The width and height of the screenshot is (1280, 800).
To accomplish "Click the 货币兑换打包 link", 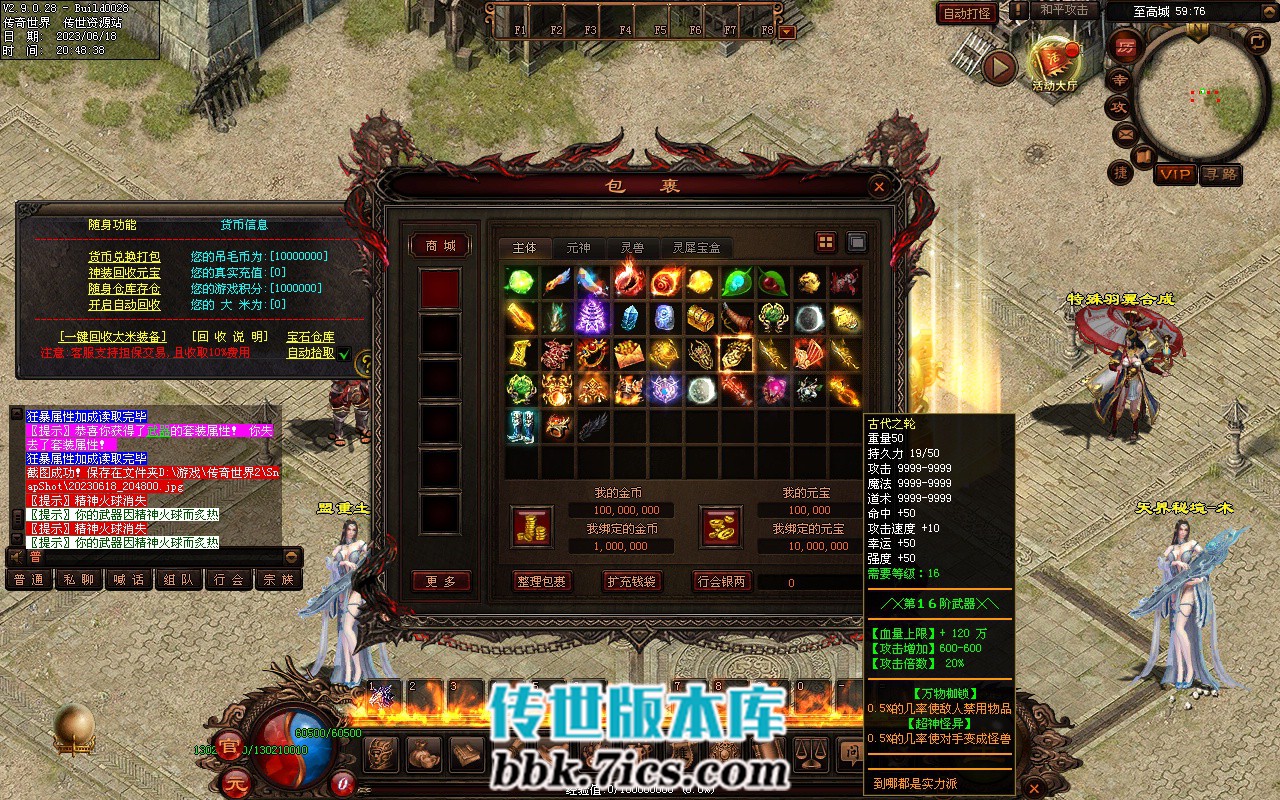I will point(124,256).
